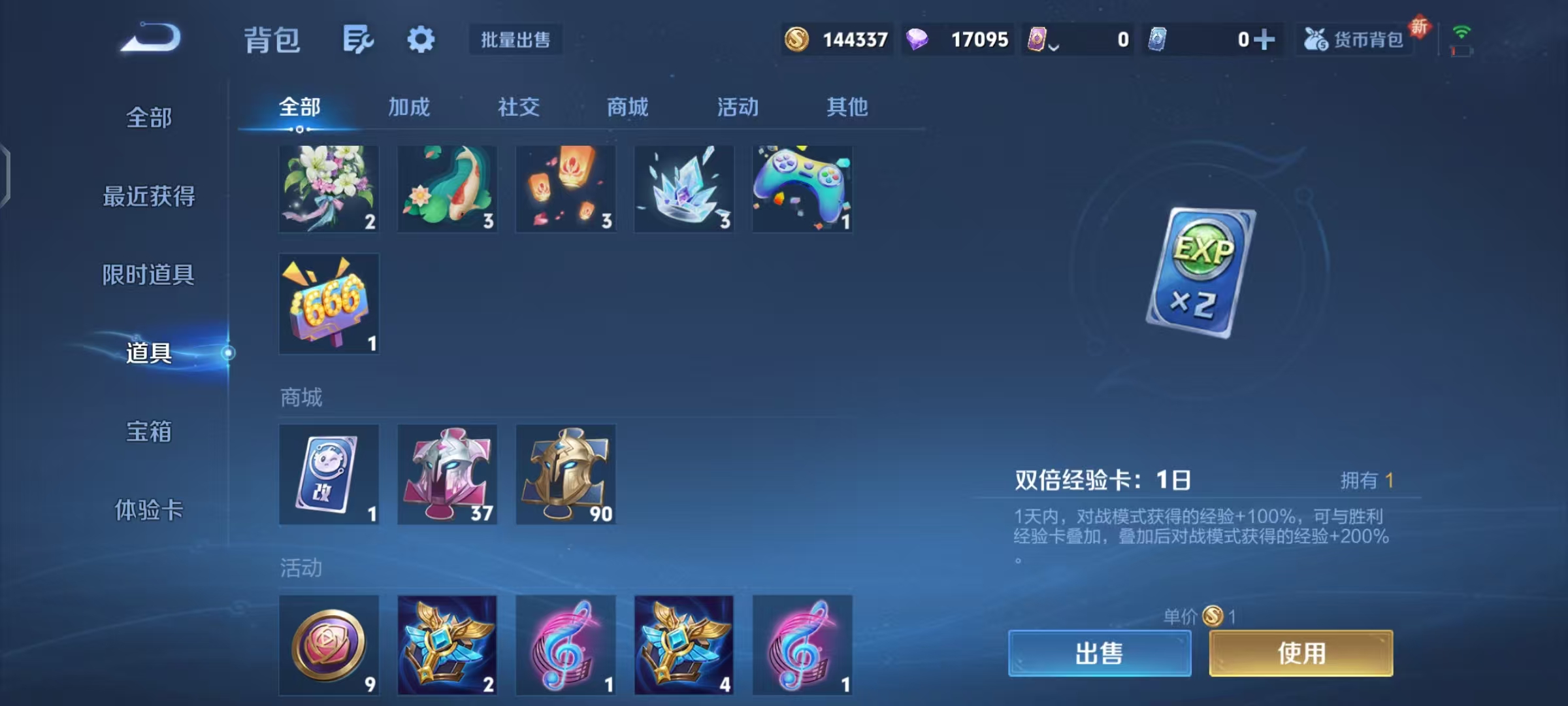Click the item toolkit icon beside 背包 title

tap(356, 39)
